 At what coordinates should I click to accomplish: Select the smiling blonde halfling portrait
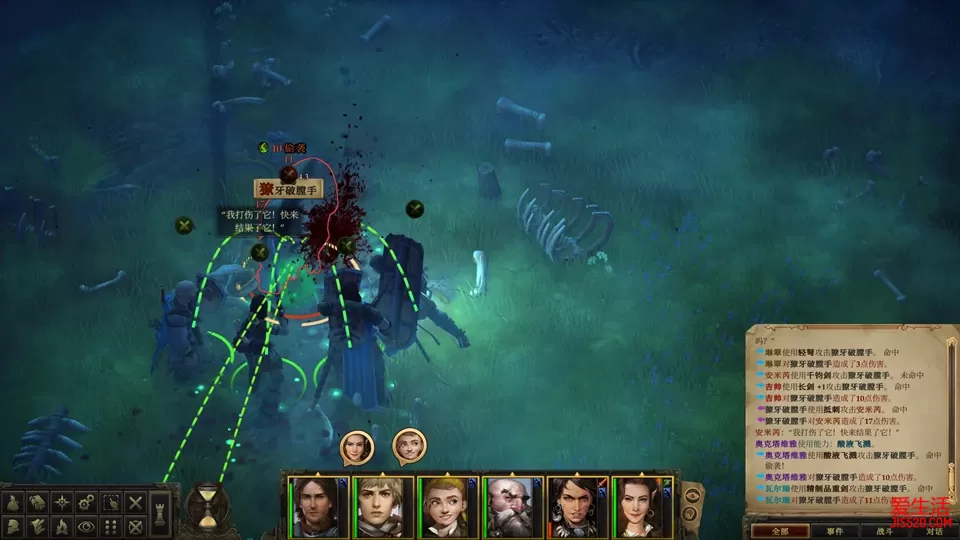click(447, 506)
